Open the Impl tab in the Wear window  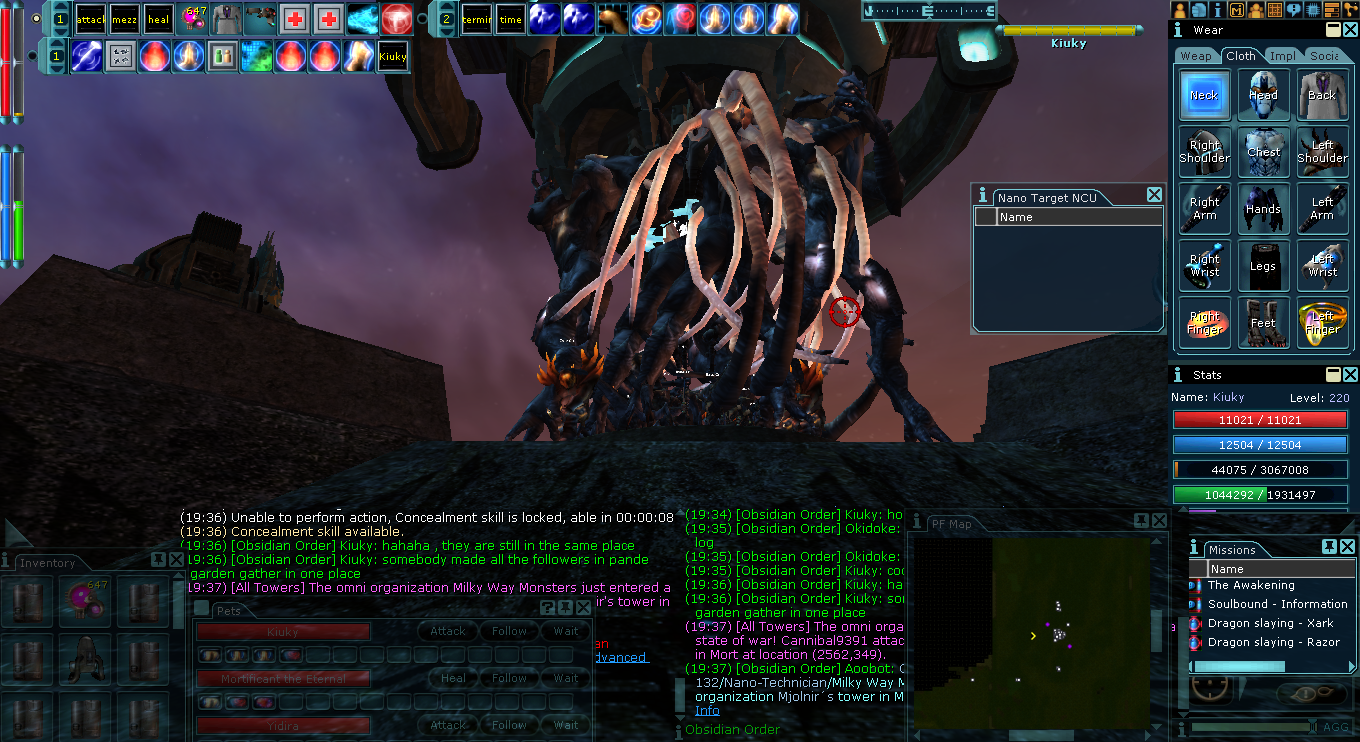pyautogui.click(x=1282, y=56)
